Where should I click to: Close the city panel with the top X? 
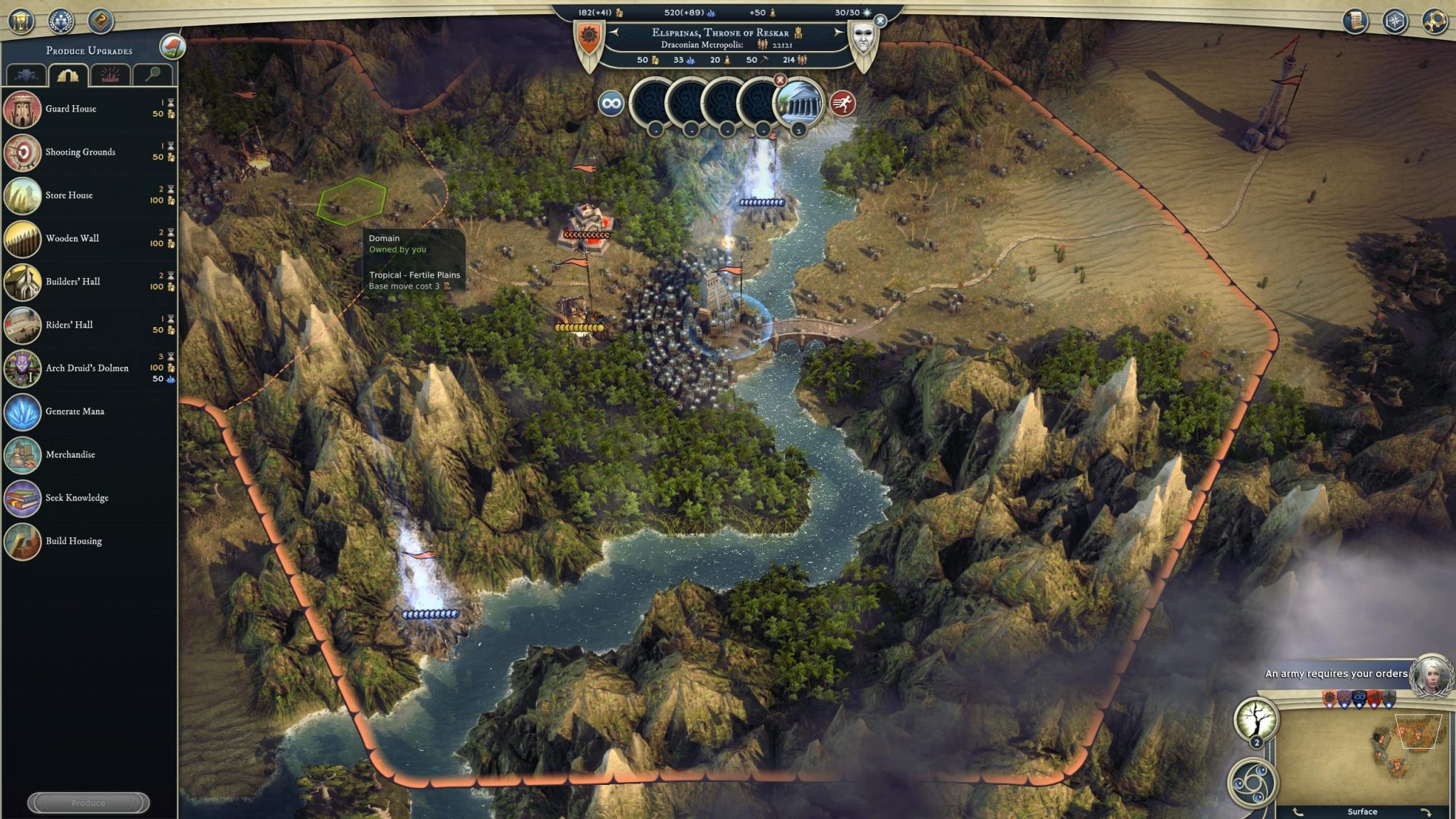pos(880,21)
